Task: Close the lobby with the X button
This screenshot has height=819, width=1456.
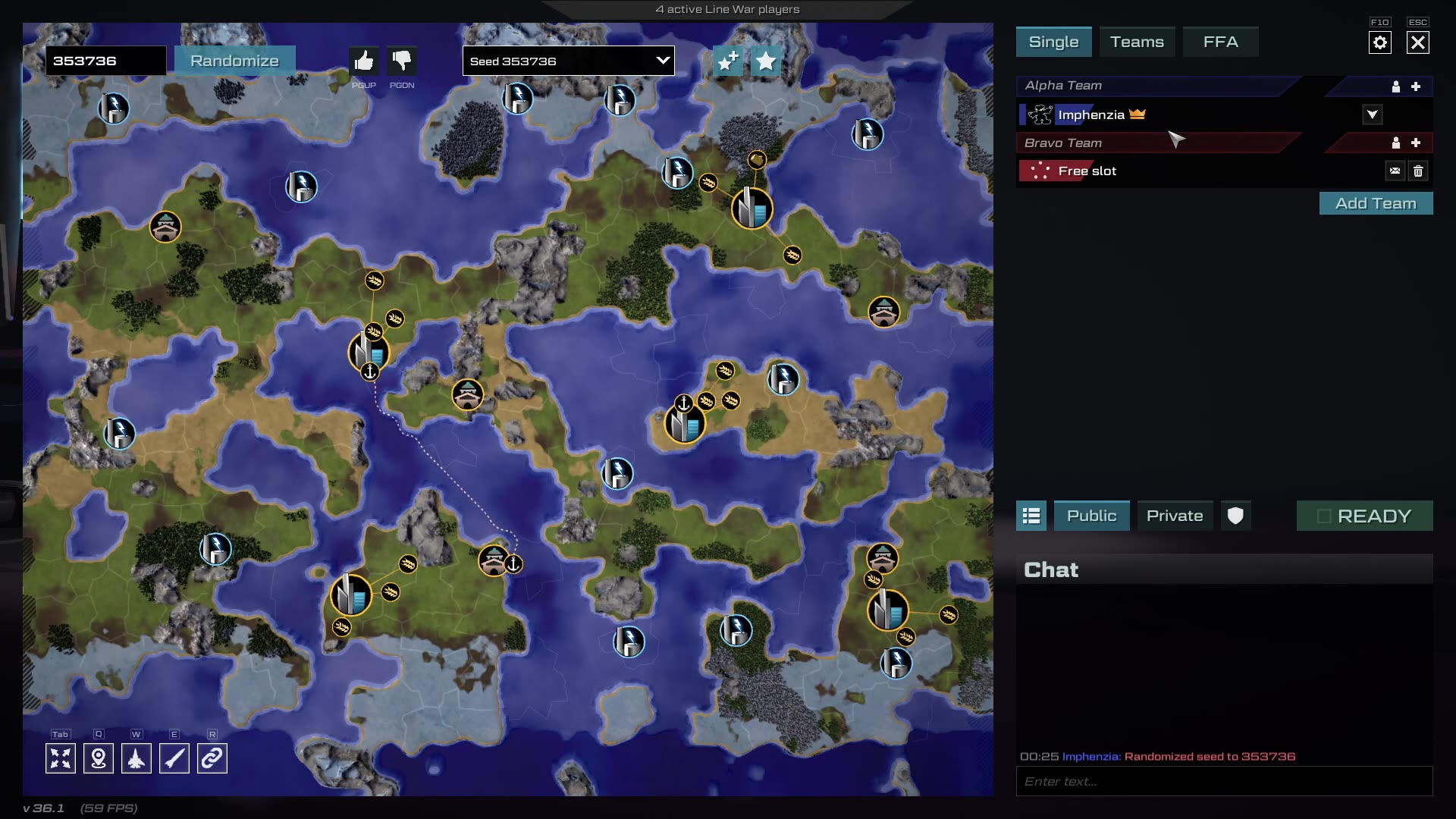Action: pos(1418,42)
